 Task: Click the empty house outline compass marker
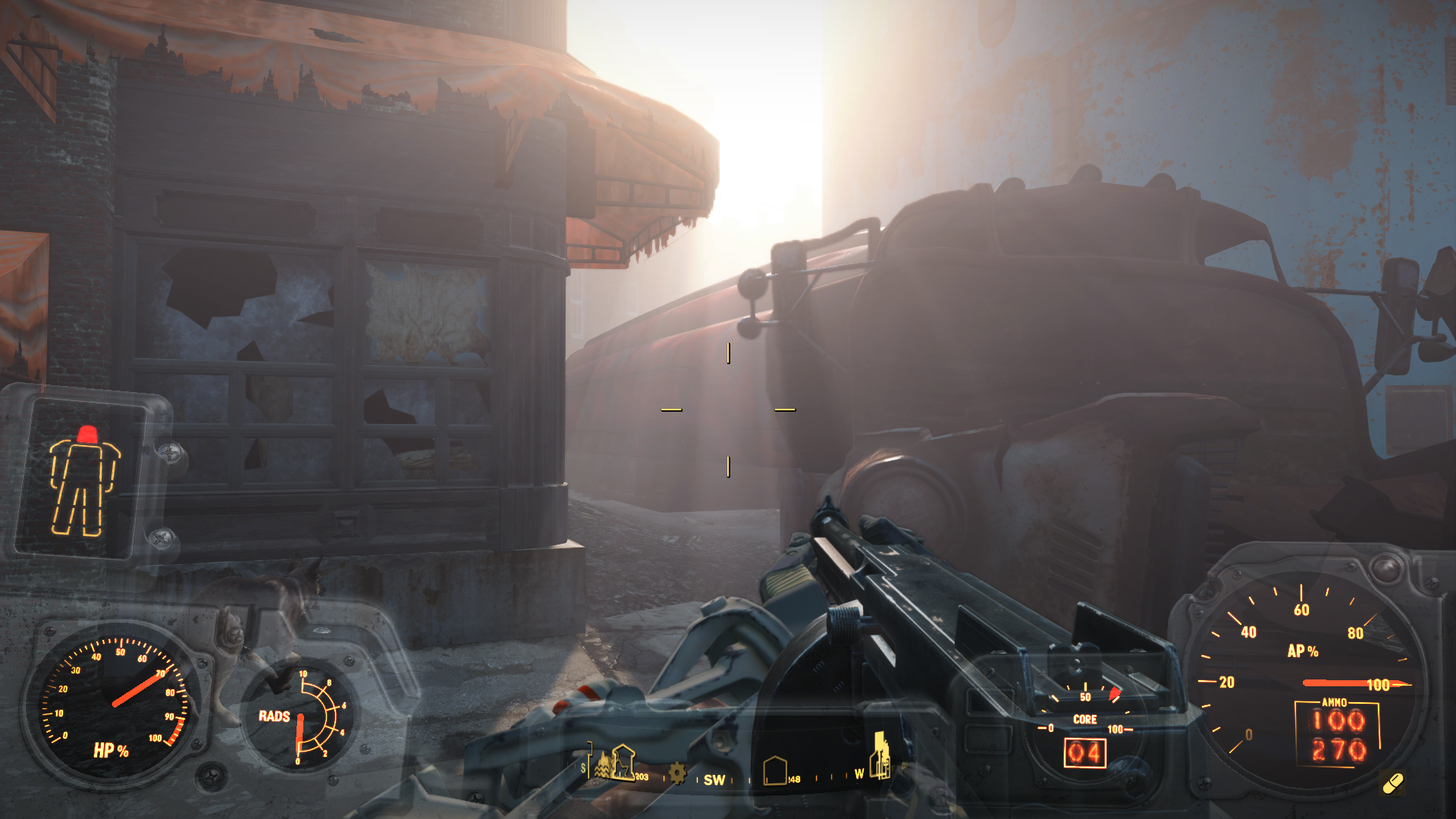pyautogui.click(x=774, y=770)
